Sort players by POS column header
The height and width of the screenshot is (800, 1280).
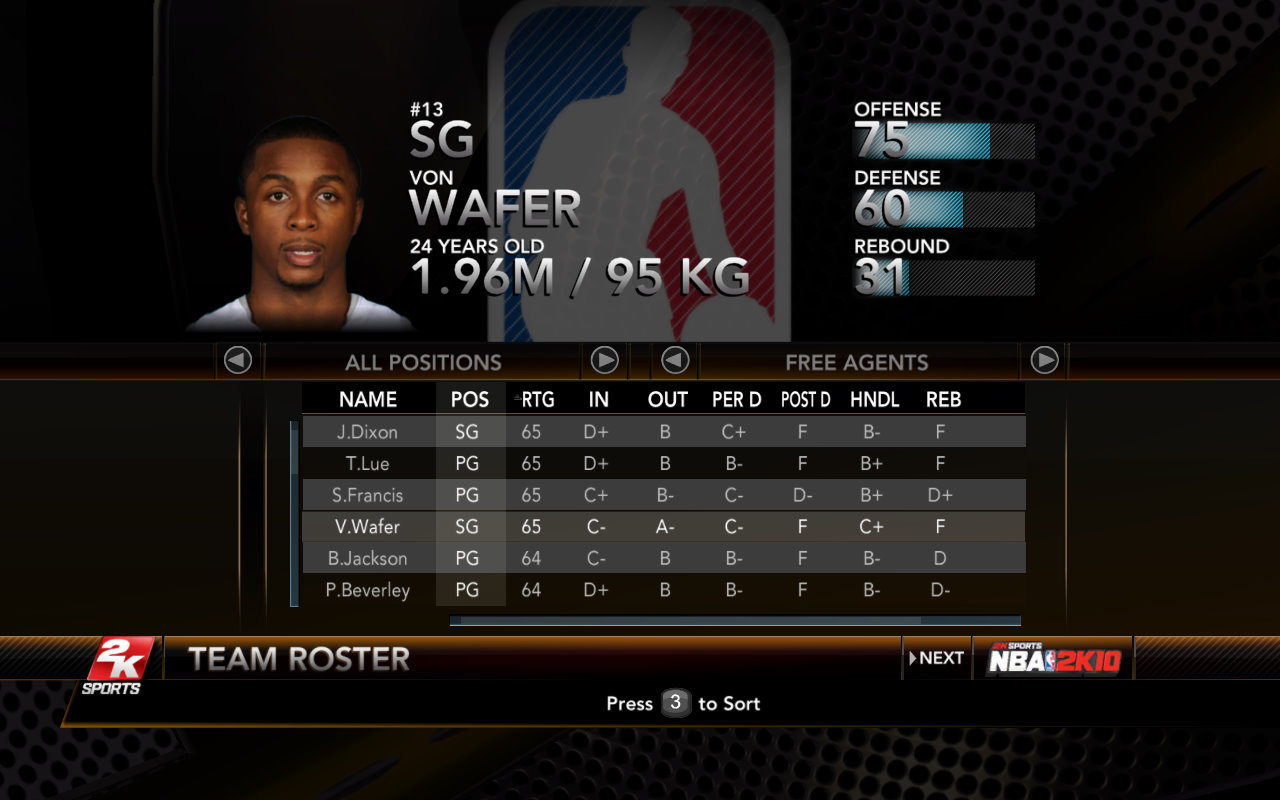click(x=470, y=400)
